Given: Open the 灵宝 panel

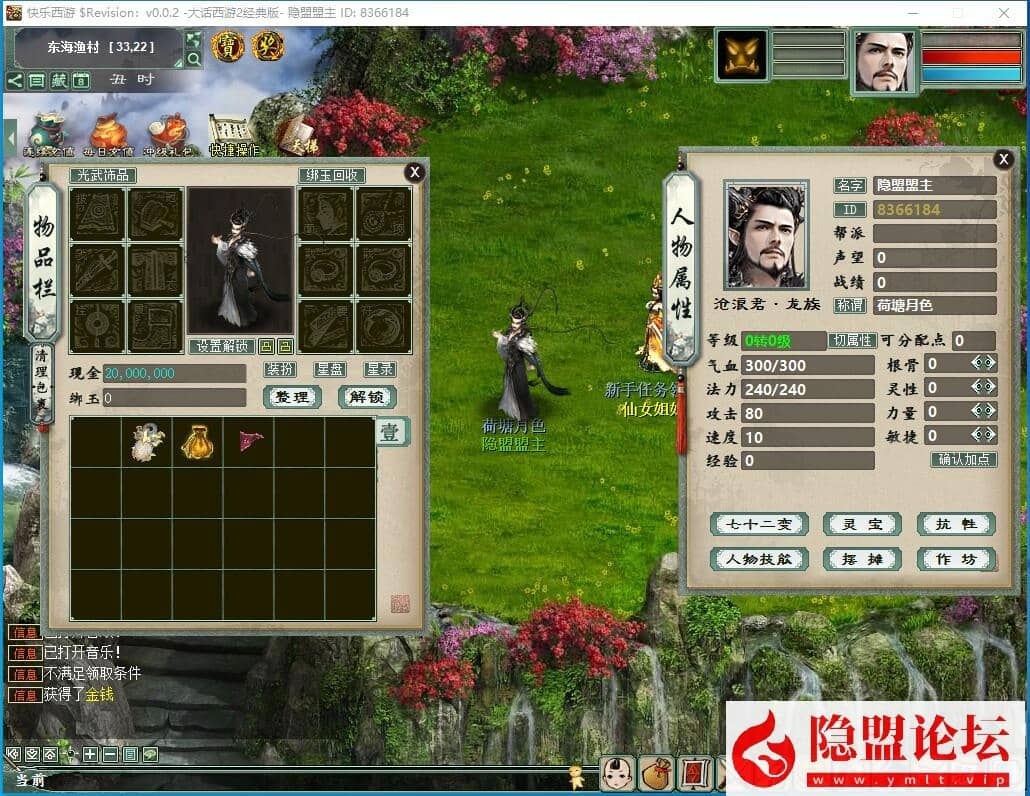Looking at the screenshot, I should [862, 525].
